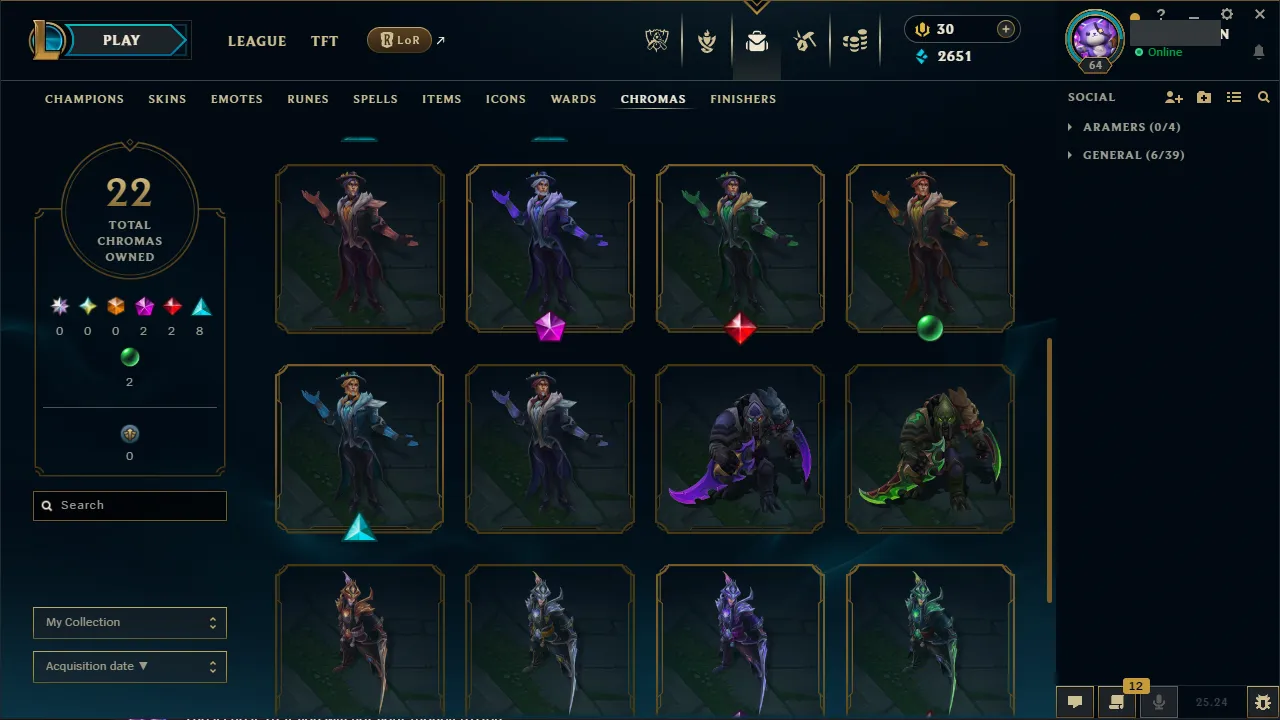The height and width of the screenshot is (720, 1280).
Task: Click the notifications bell icon
Action: [x=1258, y=52]
